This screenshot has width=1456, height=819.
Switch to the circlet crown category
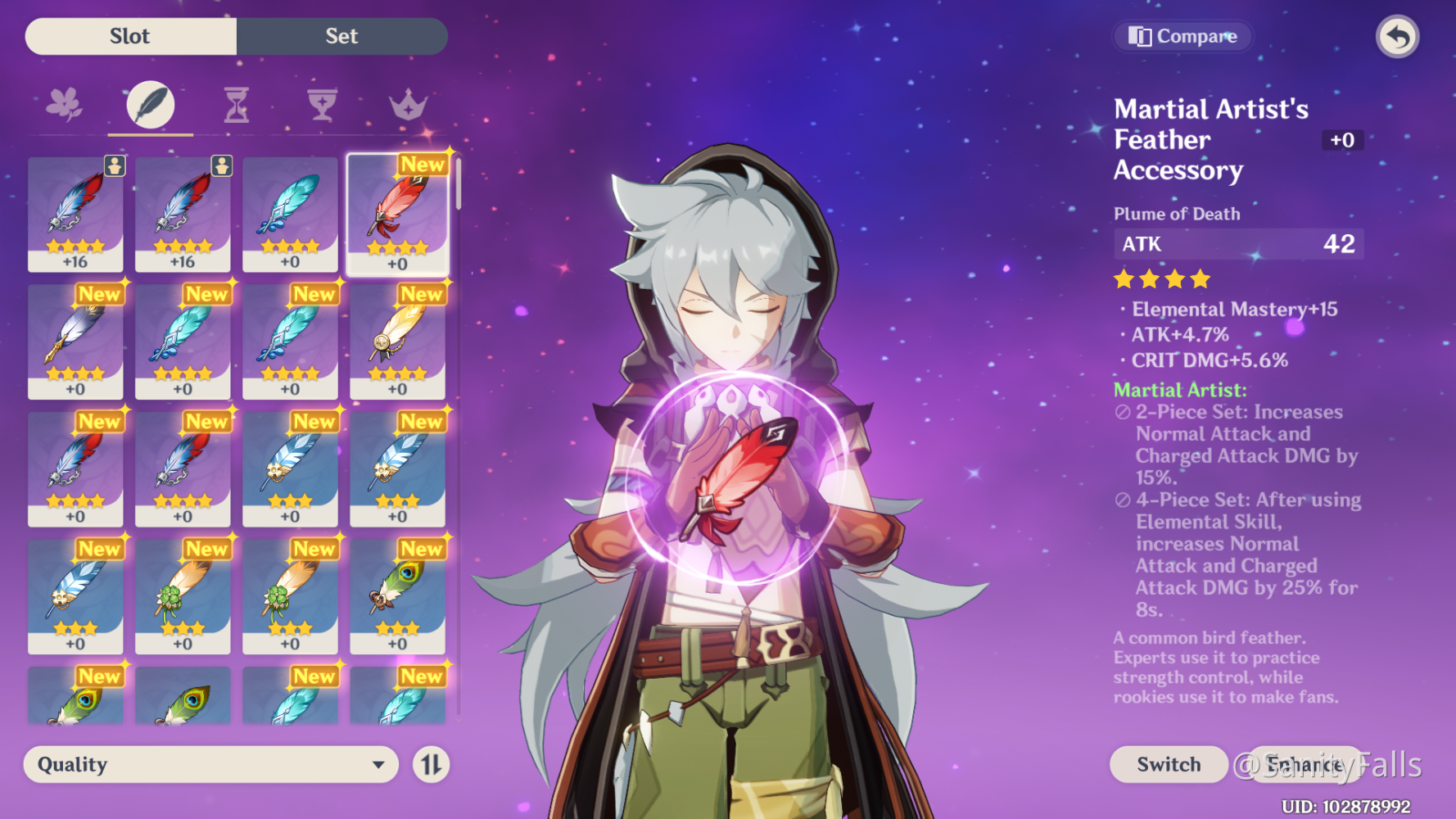click(x=408, y=105)
